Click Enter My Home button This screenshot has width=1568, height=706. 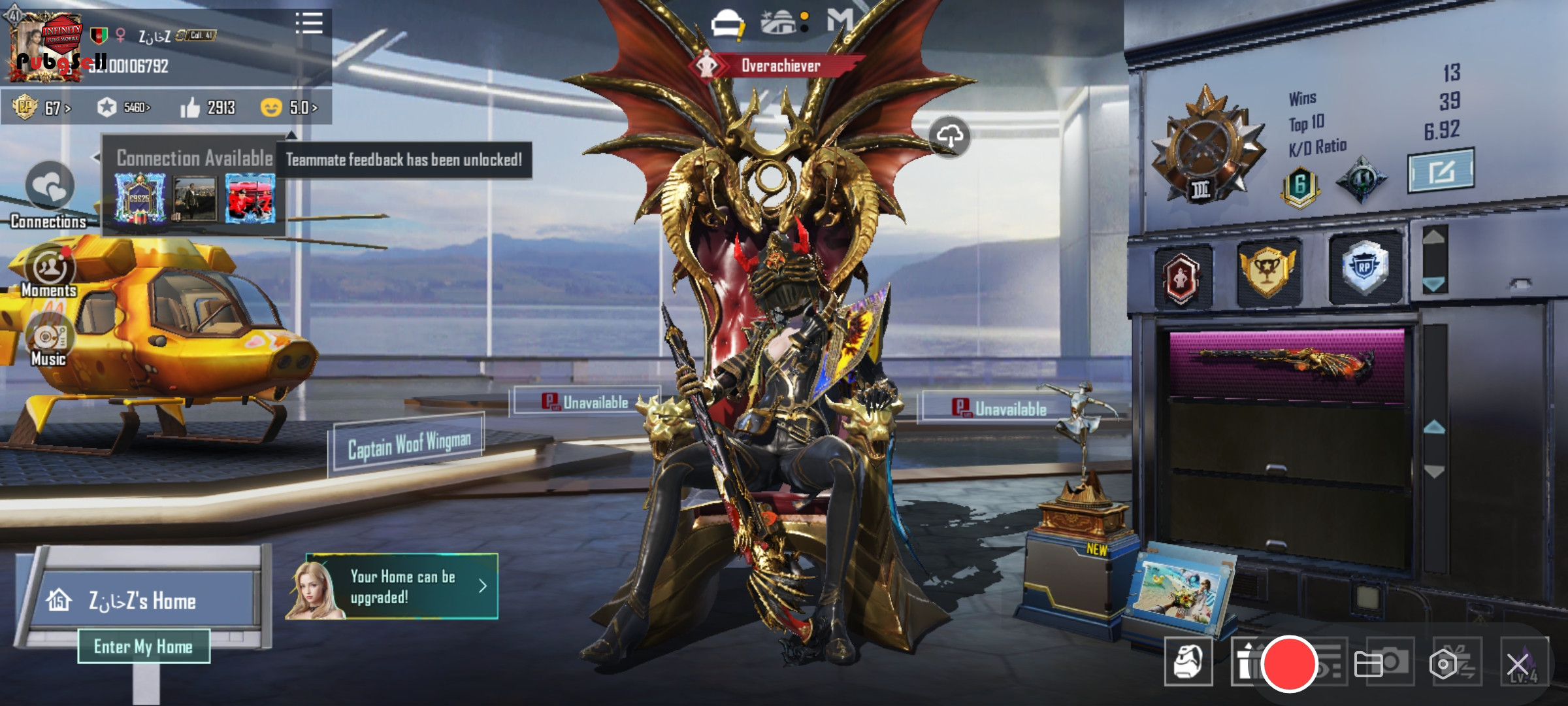144,647
